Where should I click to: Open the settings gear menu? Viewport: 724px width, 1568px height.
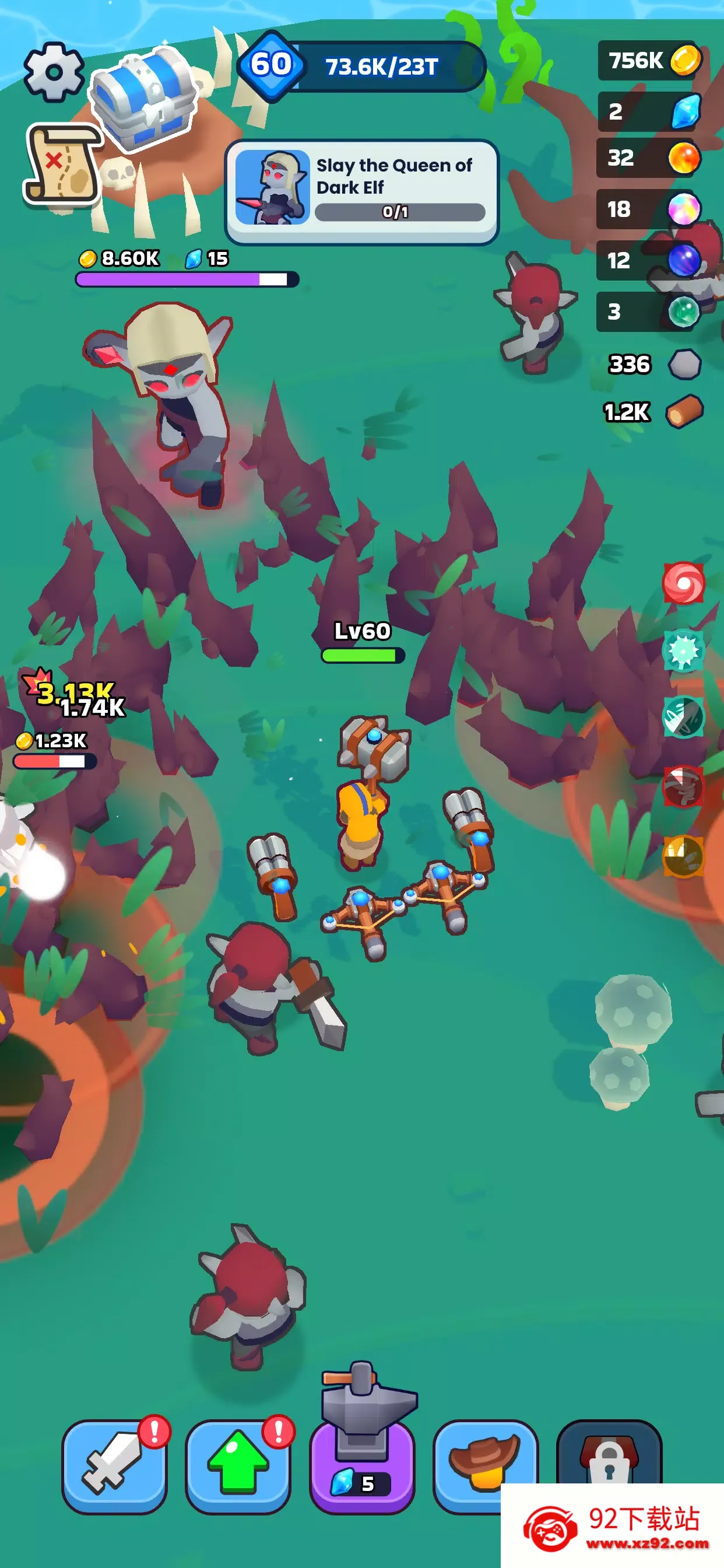point(54,72)
